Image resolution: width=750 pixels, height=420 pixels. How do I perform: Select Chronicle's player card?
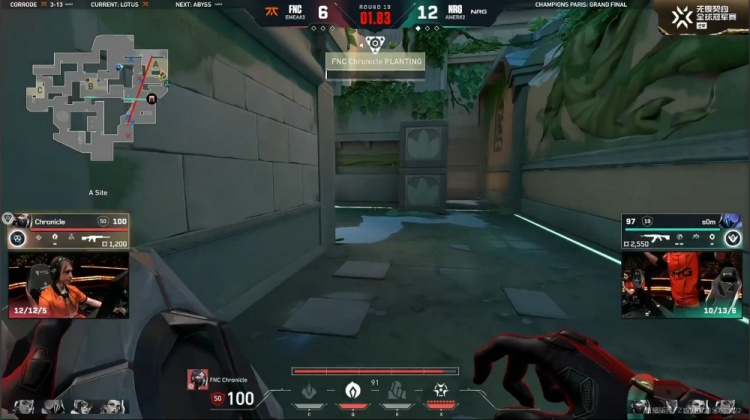pyautogui.click(x=67, y=230)
